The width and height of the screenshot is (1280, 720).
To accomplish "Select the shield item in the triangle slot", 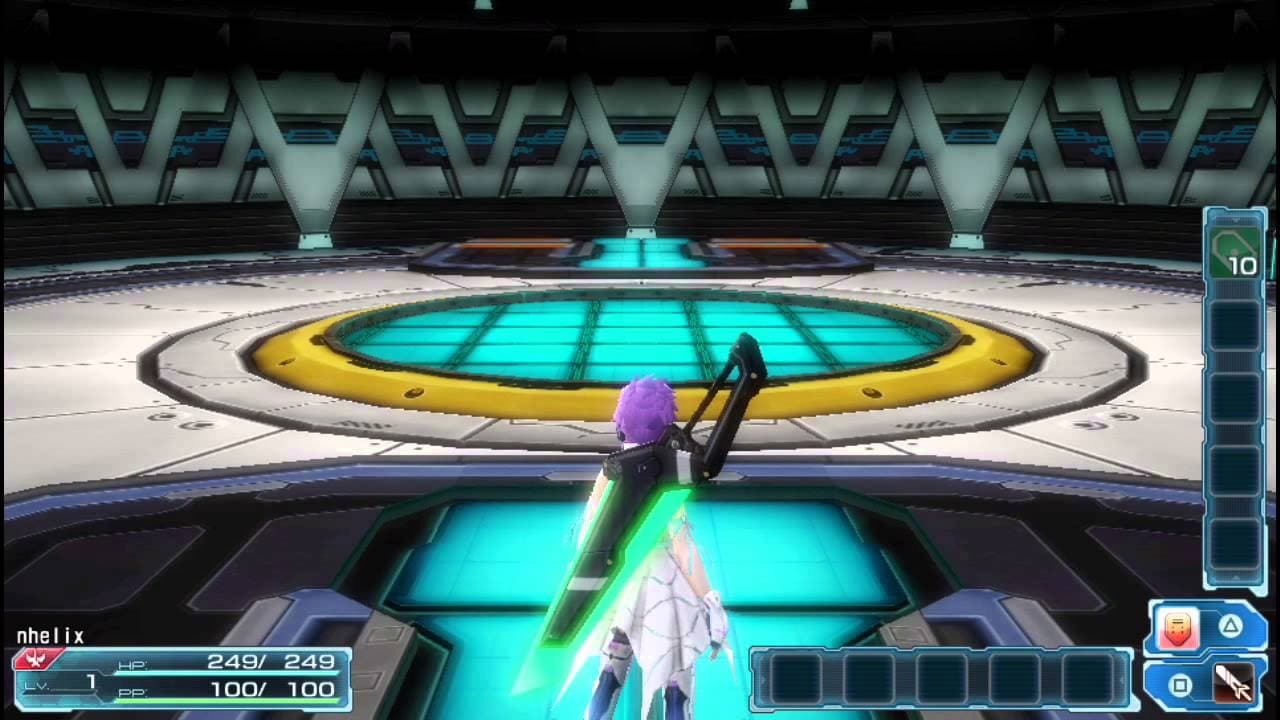I will pos(1182,630).
